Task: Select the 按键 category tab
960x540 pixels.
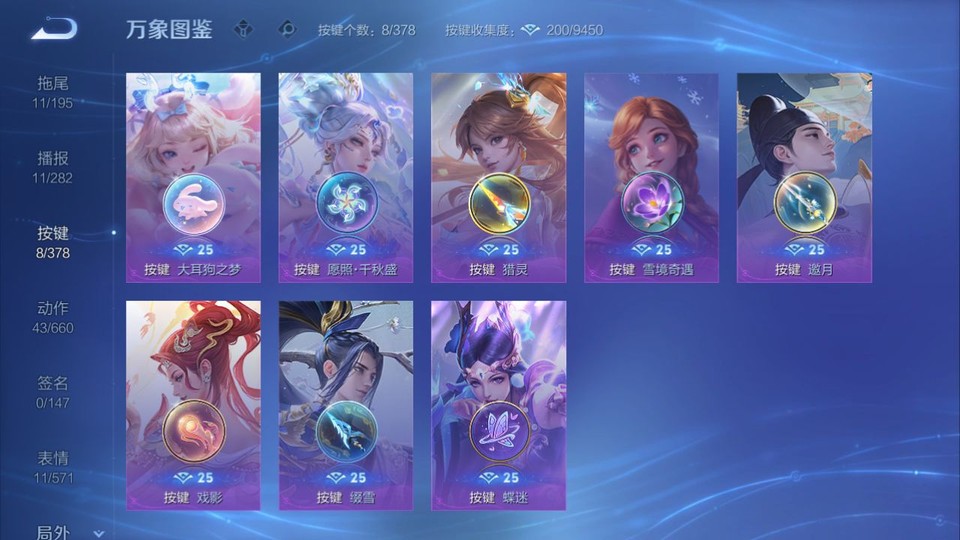Action: click(53, 241)
